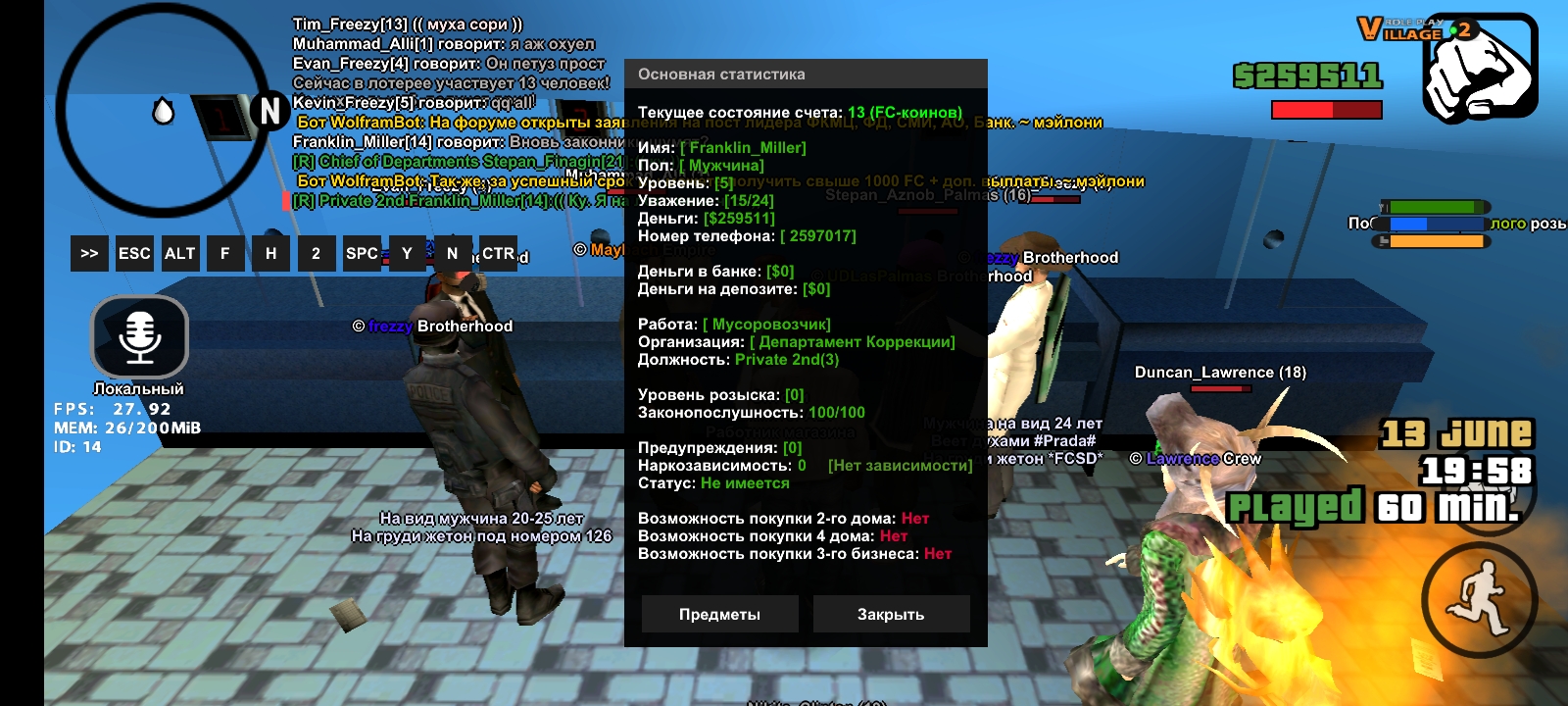Tap the 2 key button

[x=316, y=253]
